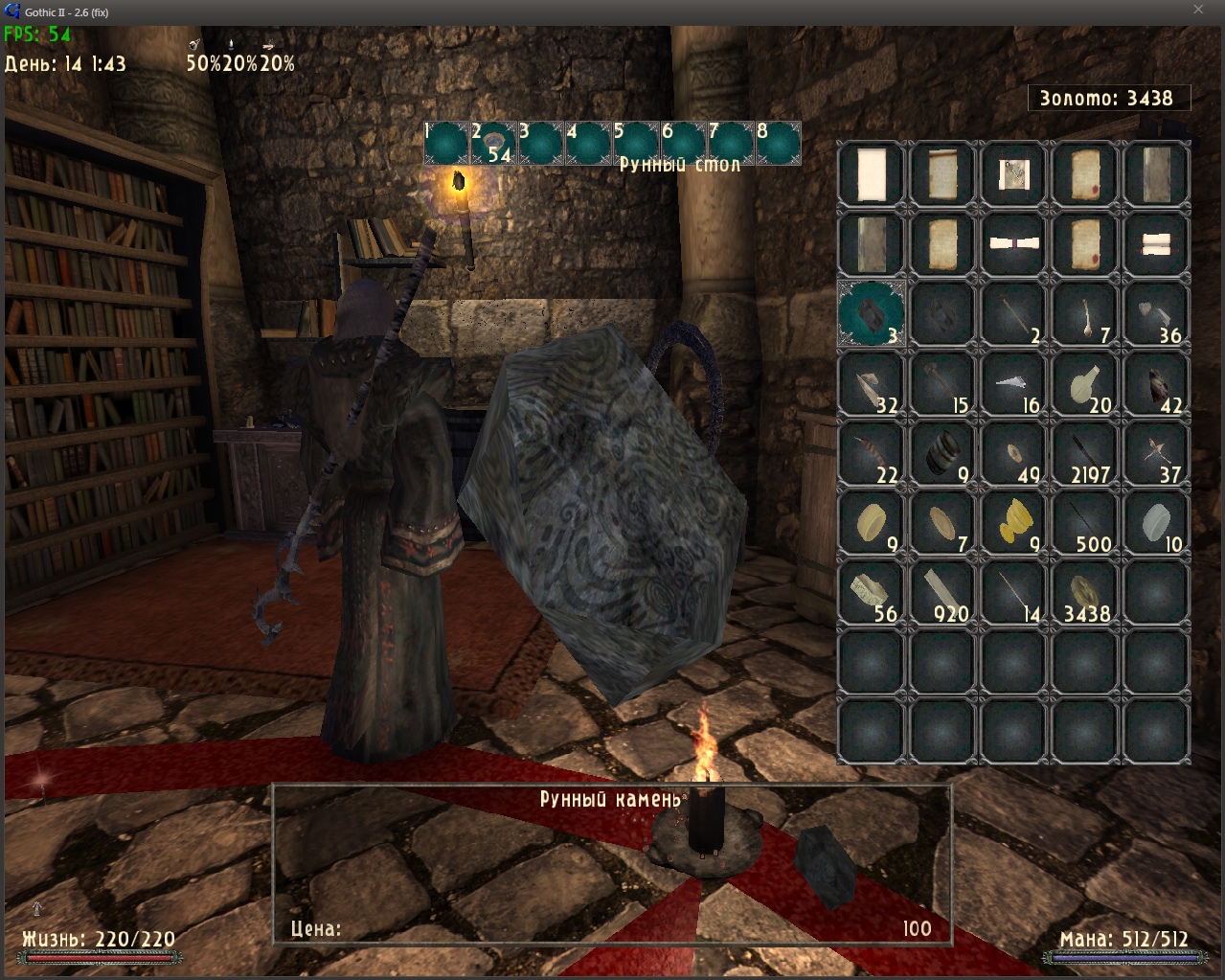The height and width of the screenshot is (980, 1225).
Task: Select the item stack of 2197
Action: click(1085, 452)
